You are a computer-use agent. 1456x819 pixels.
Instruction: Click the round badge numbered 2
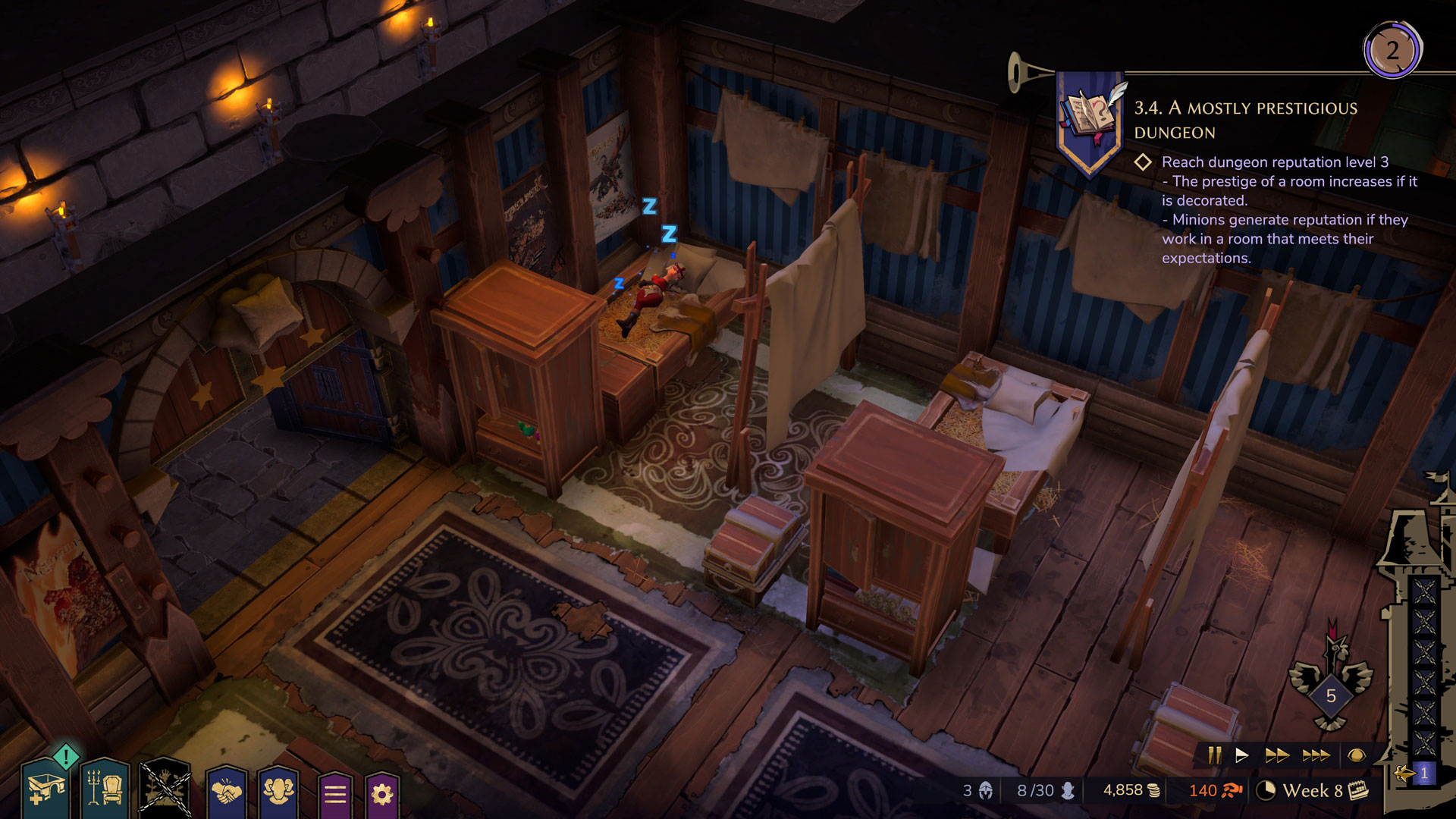coord(1392,51)
